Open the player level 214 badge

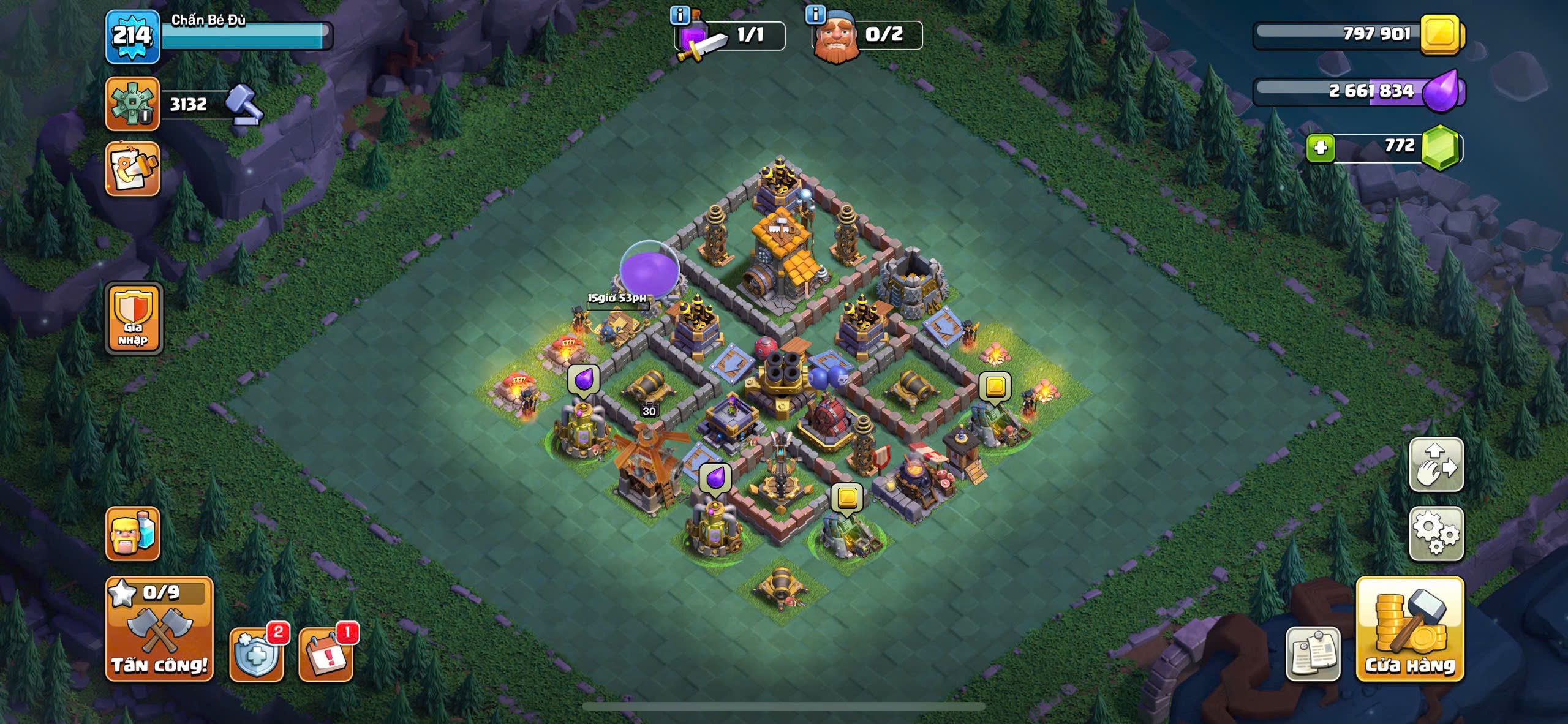point(132,37)
